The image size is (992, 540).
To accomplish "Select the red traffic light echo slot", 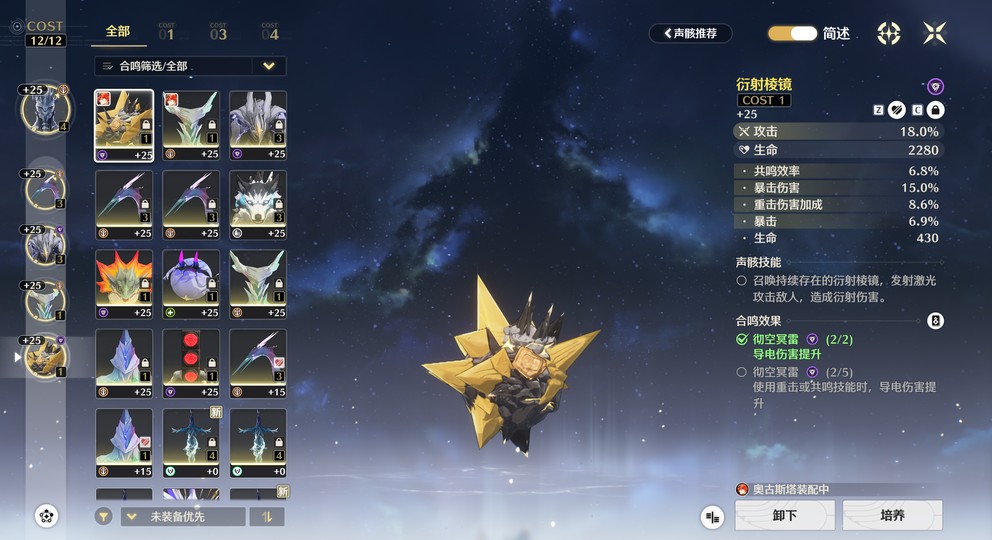I will pyautogui.click(x=191, y=364).
